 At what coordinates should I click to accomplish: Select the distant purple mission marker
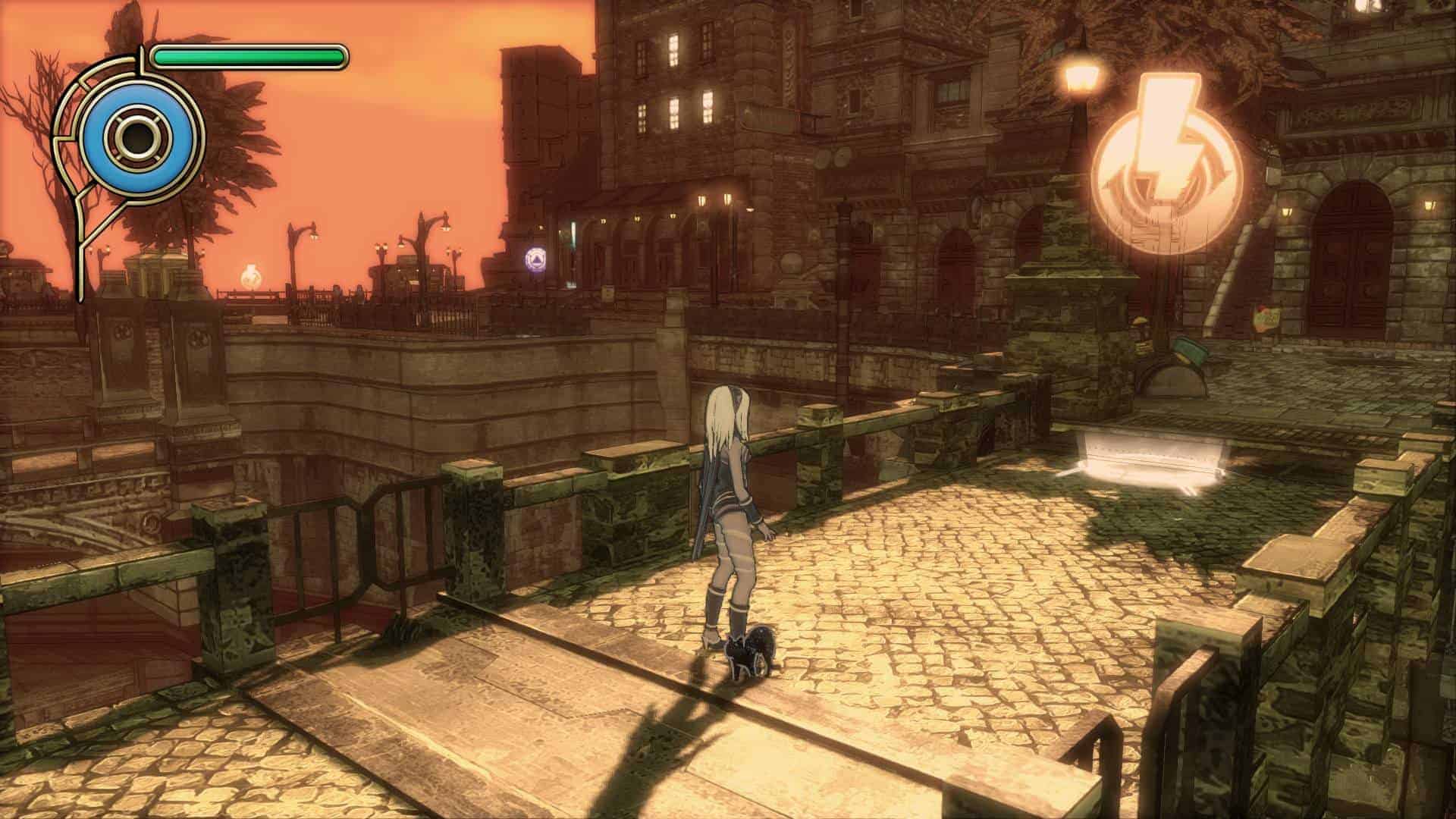point(536,259)
